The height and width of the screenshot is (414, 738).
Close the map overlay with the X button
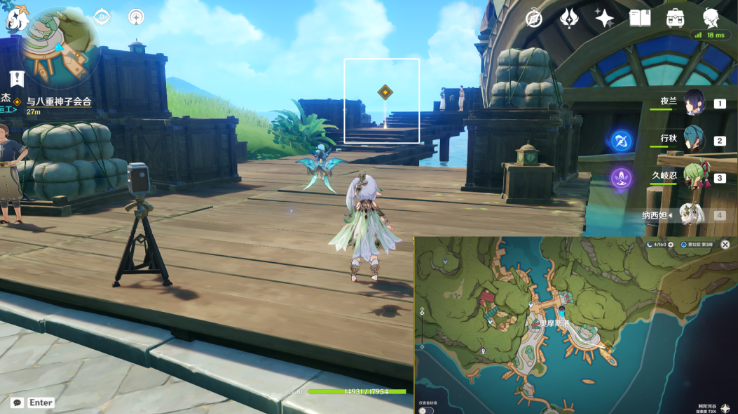726,244
